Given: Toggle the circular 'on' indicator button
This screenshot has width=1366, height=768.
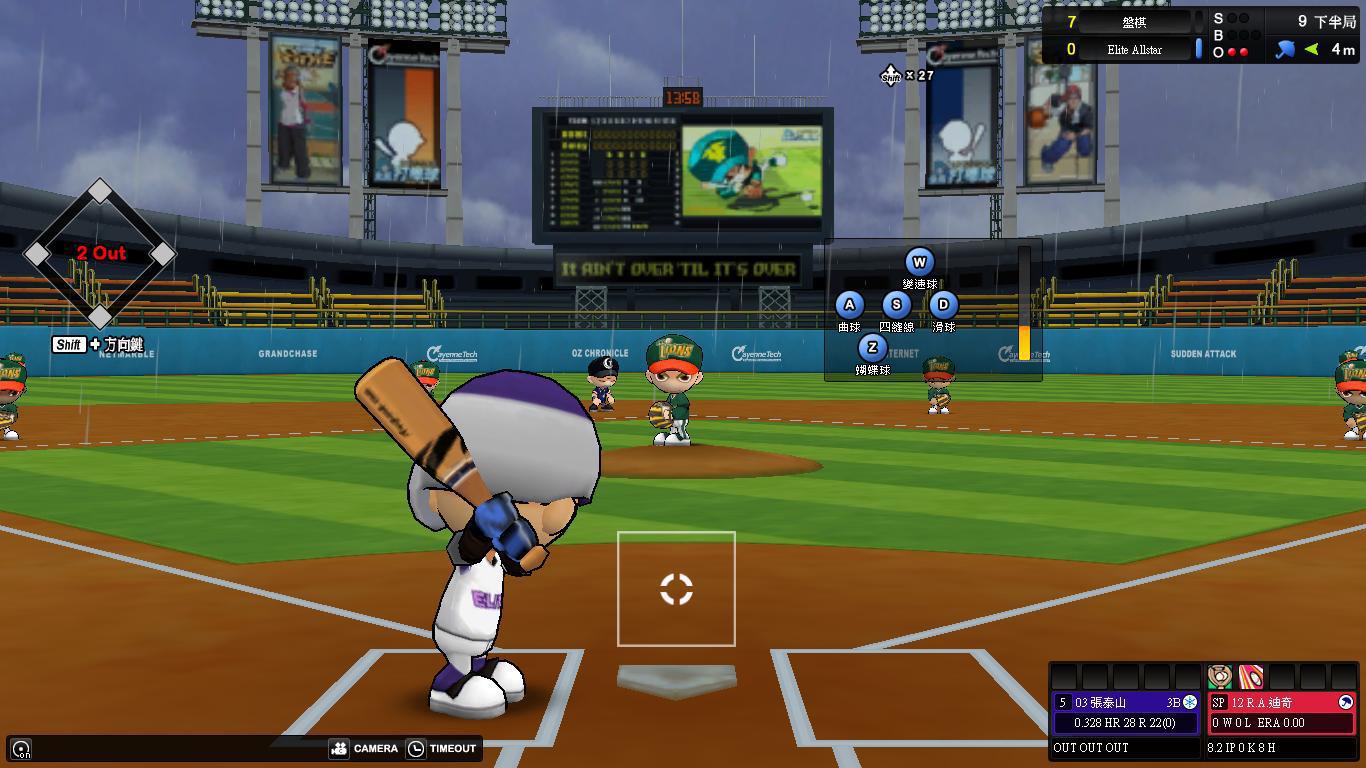Looking at the screenshot, I should click(21, 748).
